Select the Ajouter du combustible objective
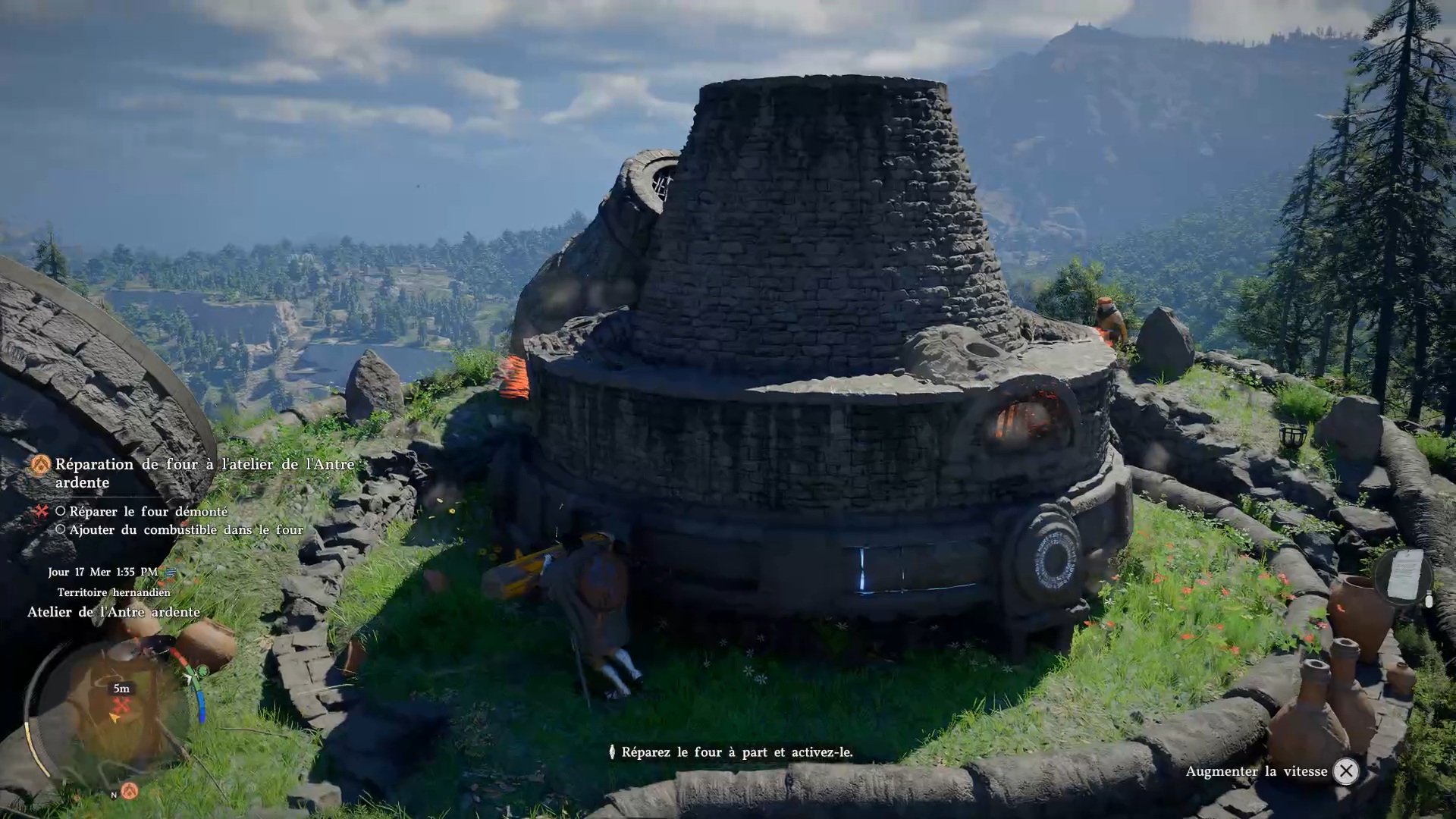Image resolution: width=1456 pixels, height=819 pixels. pyautogui.click(x=186, y=530)
